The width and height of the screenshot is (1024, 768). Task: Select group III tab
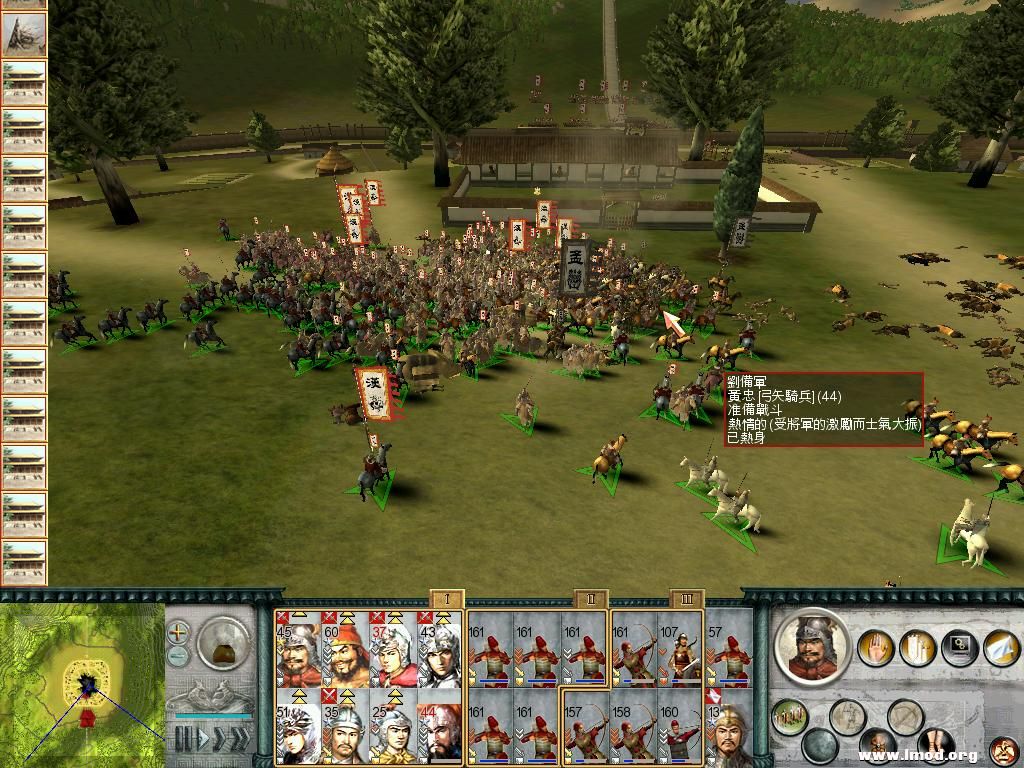(687, 599)
